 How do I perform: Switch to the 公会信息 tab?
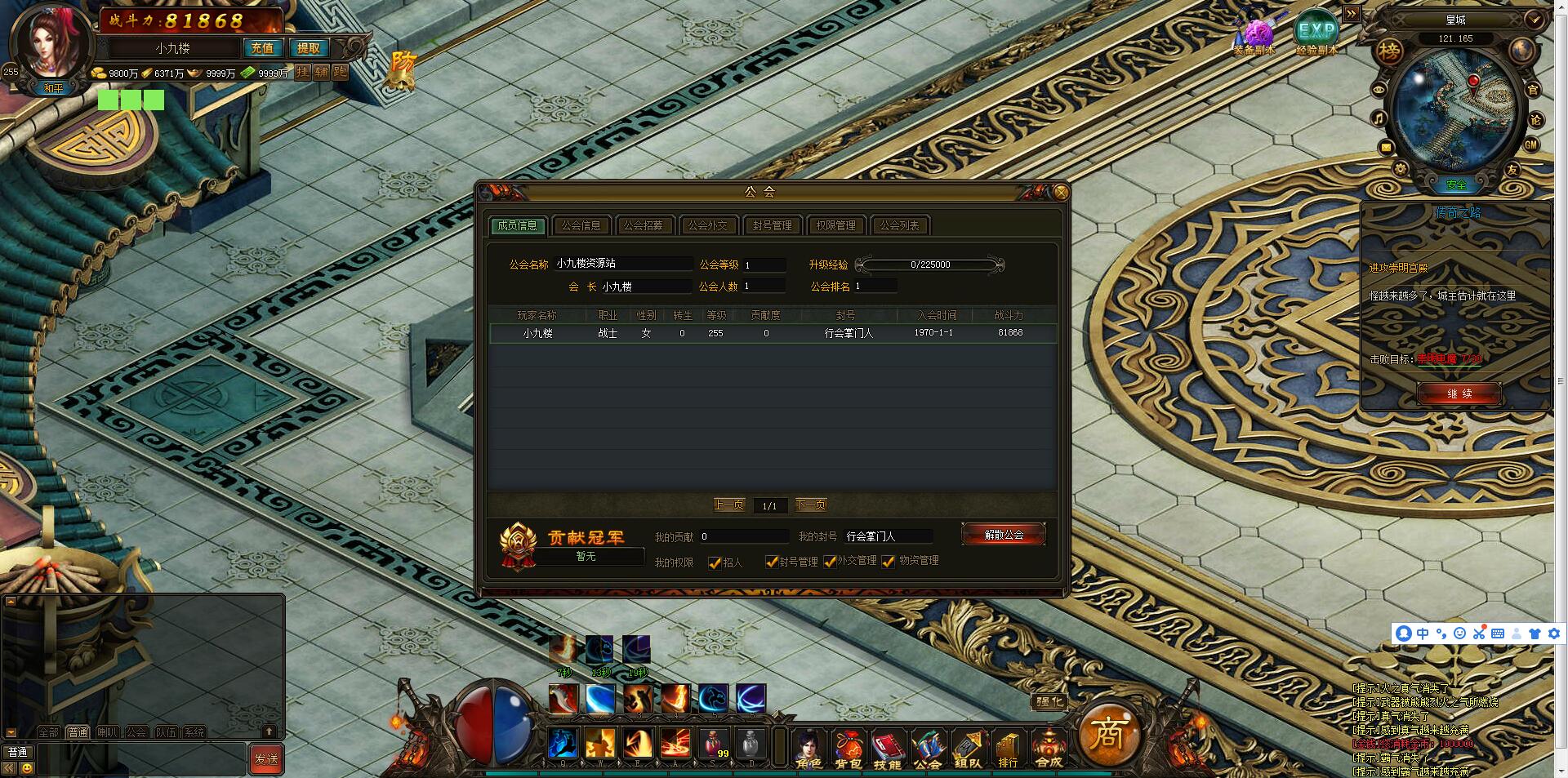(x=581, y=225)
